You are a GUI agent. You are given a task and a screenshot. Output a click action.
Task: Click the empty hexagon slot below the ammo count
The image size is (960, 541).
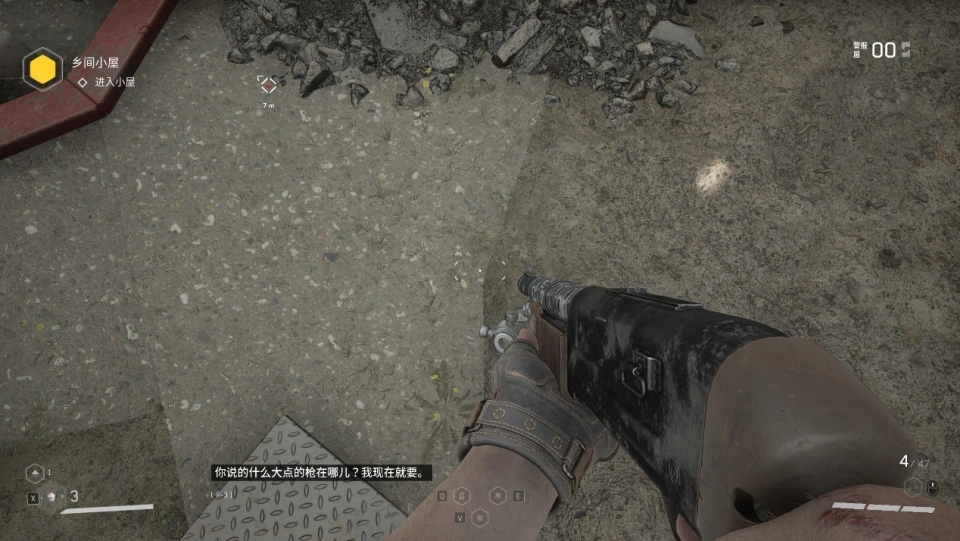click(x=912, y=487)
